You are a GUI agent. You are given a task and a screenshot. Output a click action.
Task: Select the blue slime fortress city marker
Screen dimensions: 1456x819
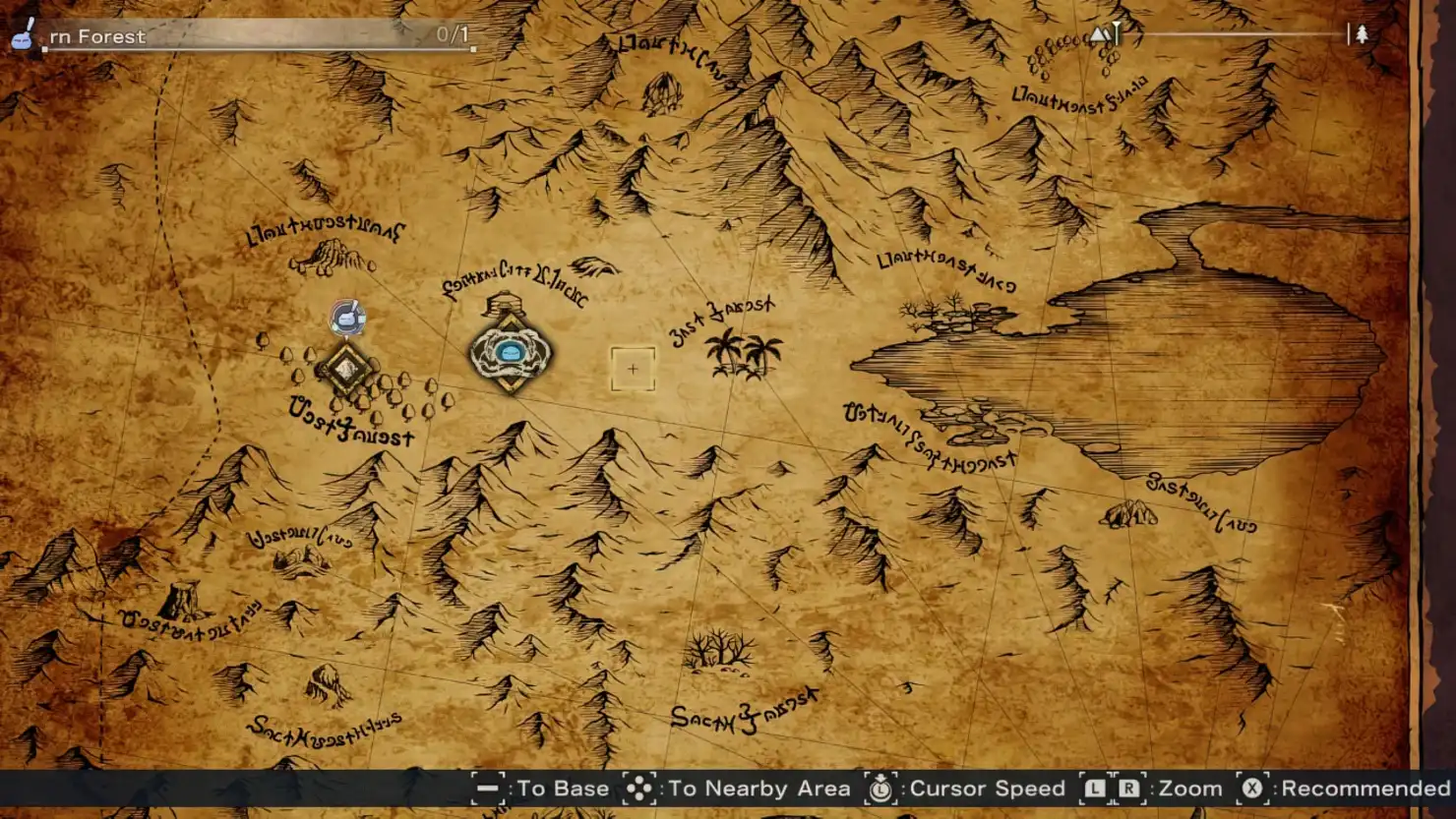(509, 353)
